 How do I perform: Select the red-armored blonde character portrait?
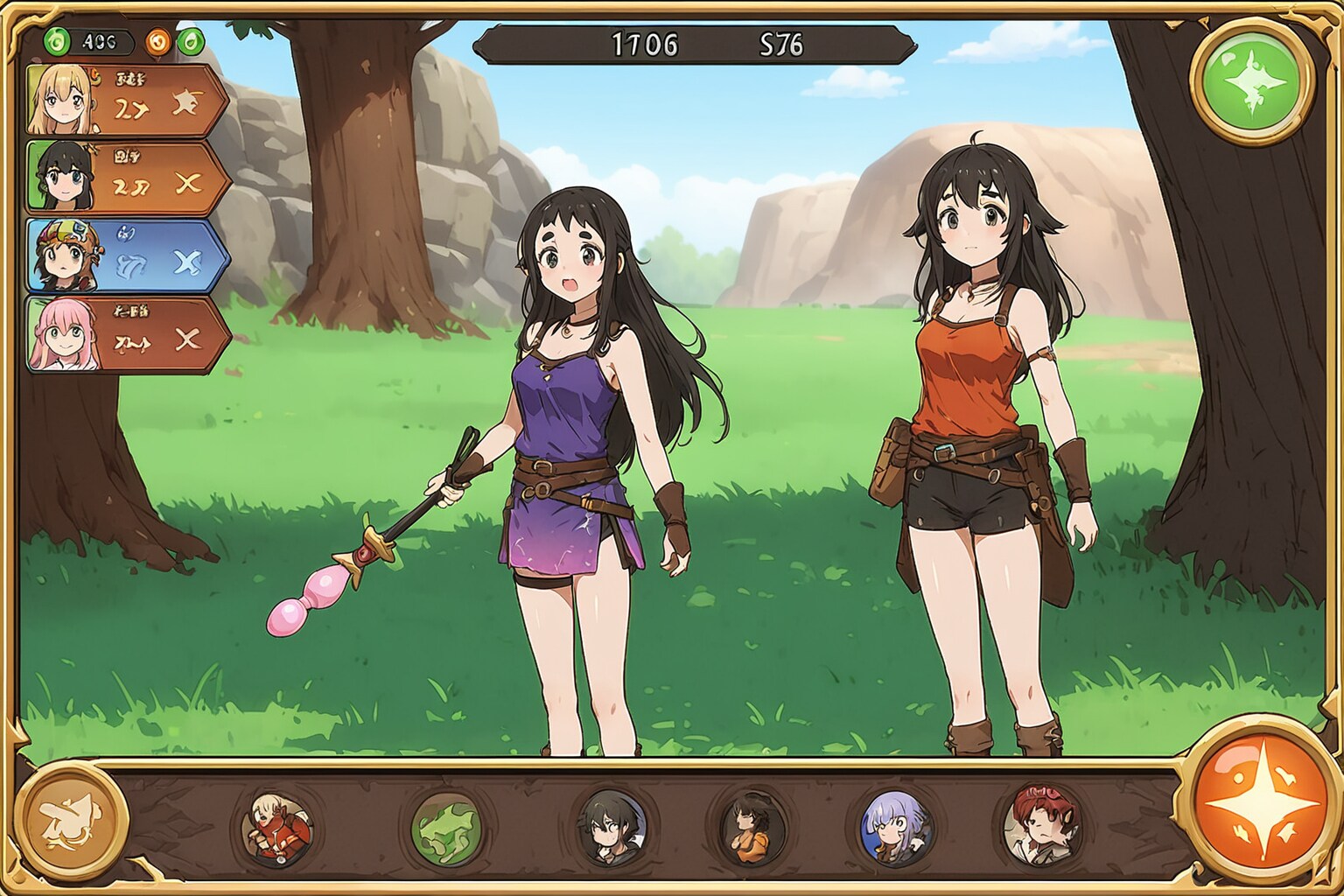[x=277, y=827]
